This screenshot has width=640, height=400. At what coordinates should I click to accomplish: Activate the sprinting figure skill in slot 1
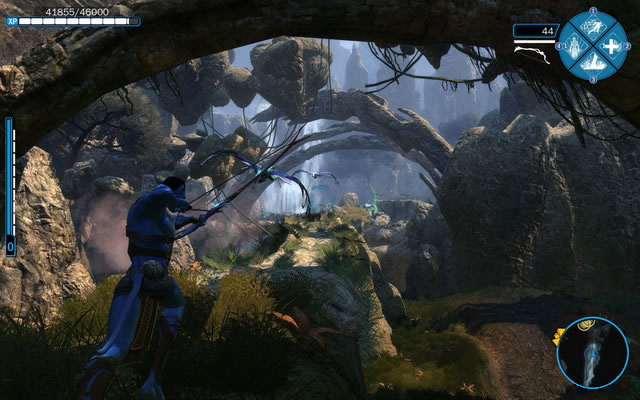pos(593,28)
